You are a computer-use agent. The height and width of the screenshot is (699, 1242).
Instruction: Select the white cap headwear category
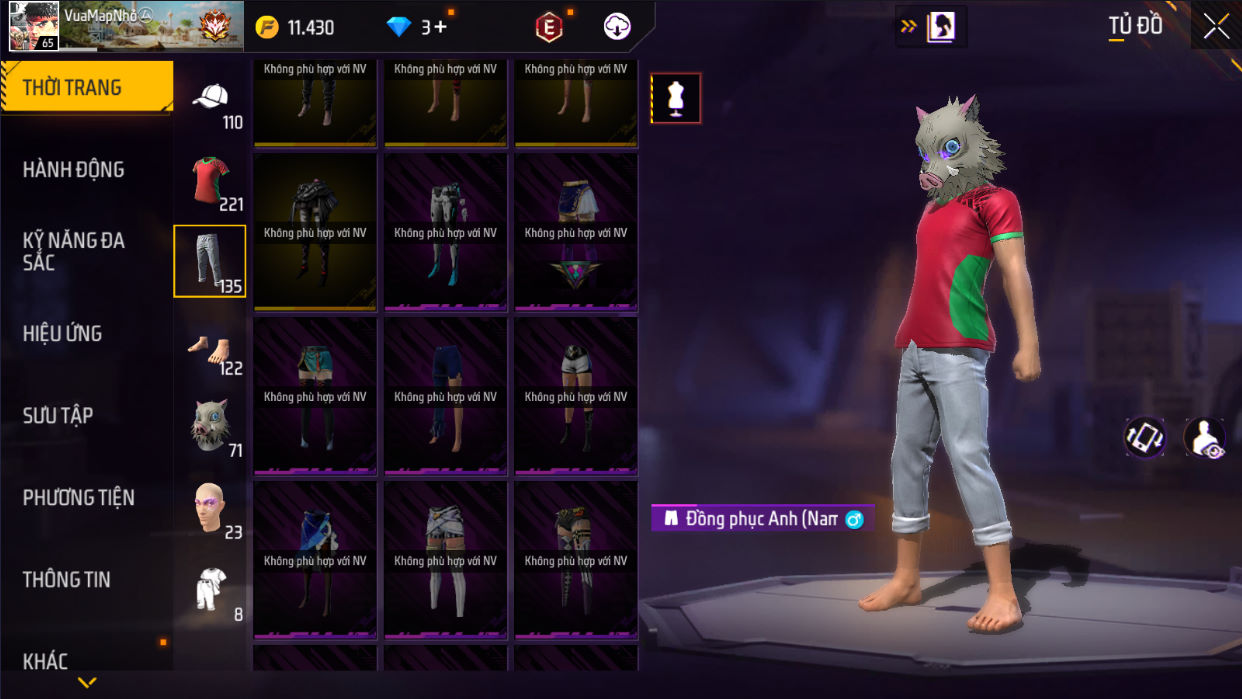[x=210, y=98]
